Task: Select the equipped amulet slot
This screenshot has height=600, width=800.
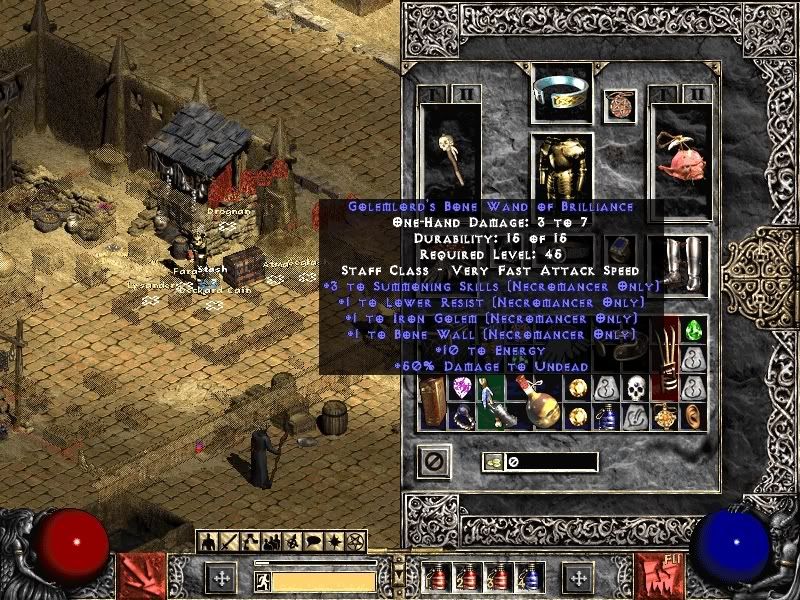Action: 620,106
